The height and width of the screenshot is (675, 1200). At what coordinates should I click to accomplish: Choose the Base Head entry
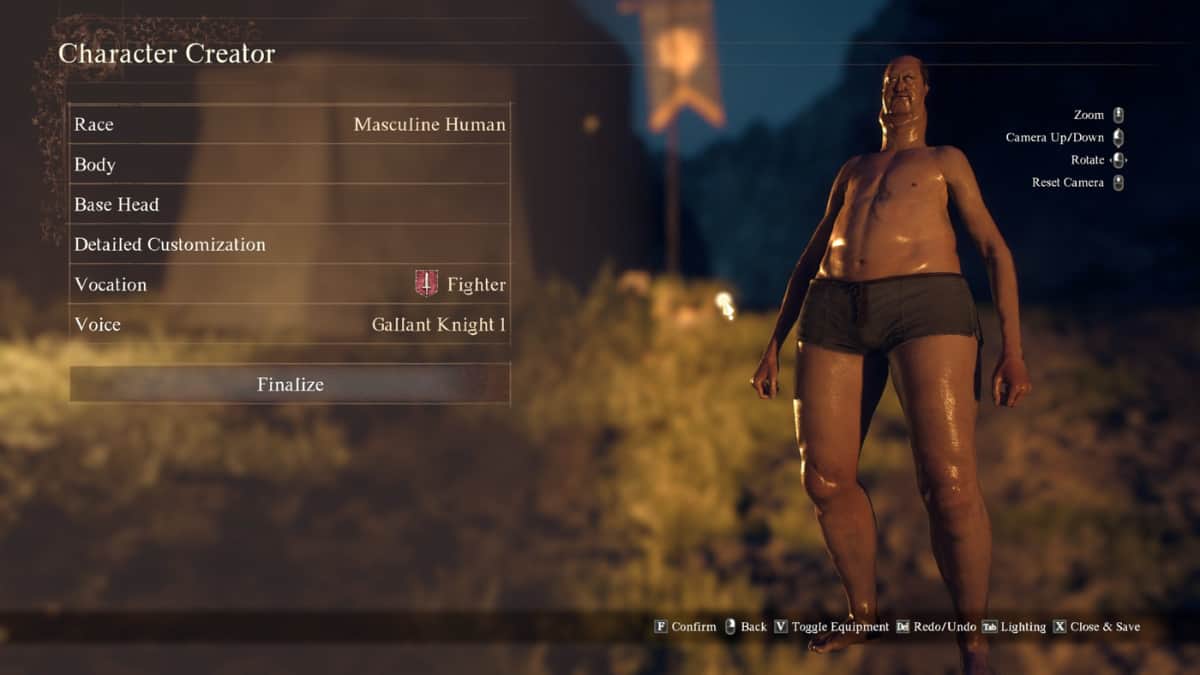[290, 205]
